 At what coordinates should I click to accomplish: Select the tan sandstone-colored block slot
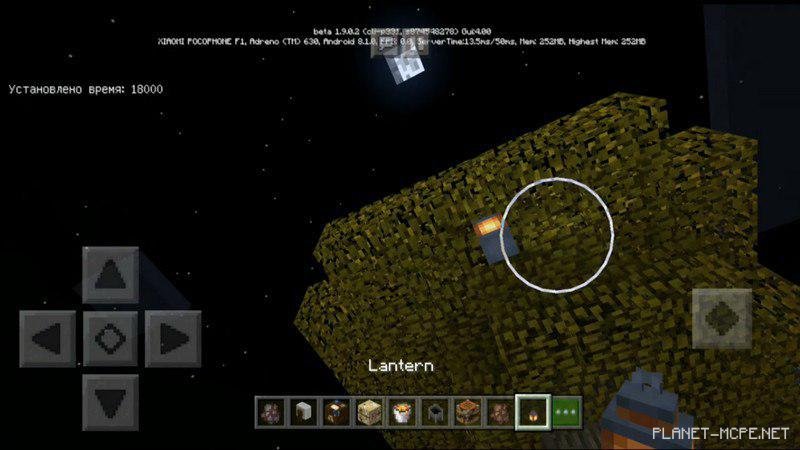pyautogui.click(x=369, y=411)
